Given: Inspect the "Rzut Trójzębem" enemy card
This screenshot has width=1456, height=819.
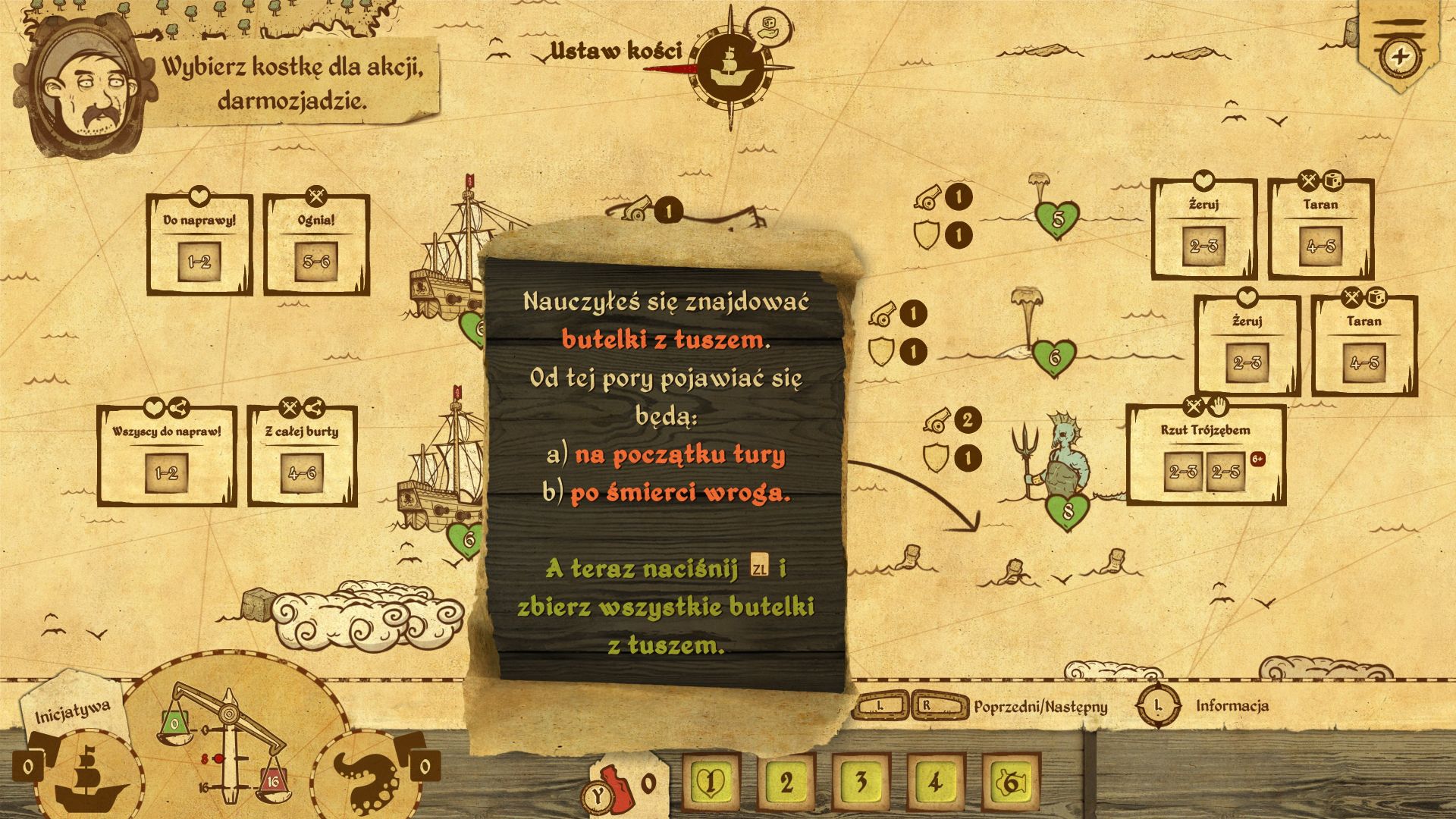Looking at the screenshot, I should (x=1205, y=455).
